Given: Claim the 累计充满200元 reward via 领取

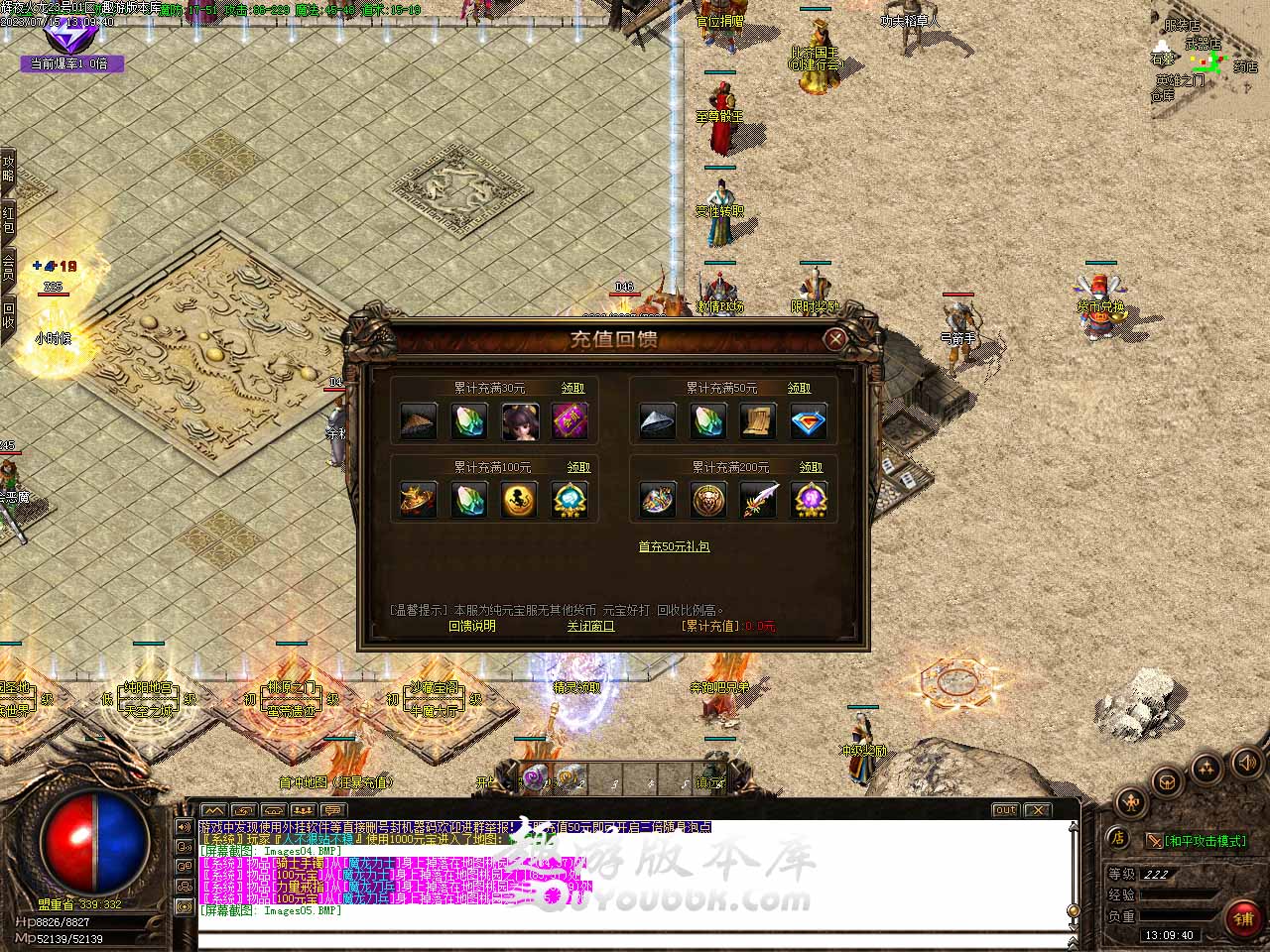Looking at the screenshot, I should click(x=811, y=468).
